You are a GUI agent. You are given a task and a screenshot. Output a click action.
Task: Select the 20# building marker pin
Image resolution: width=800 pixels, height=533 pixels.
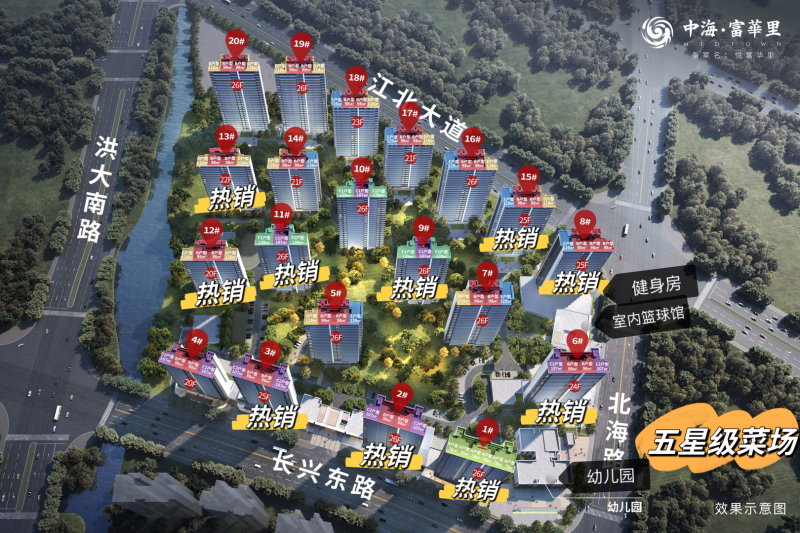pyautogui.click(x=237, y=44)
